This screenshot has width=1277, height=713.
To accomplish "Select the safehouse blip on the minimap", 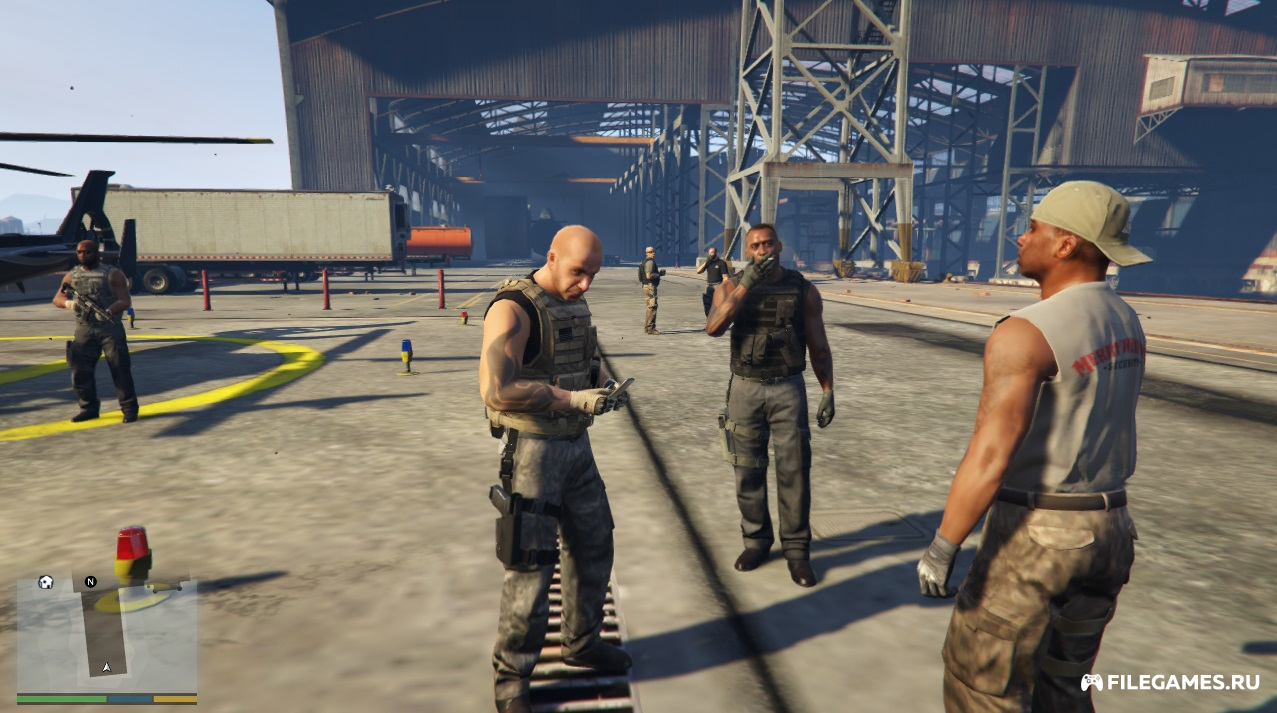I will 45,582.
